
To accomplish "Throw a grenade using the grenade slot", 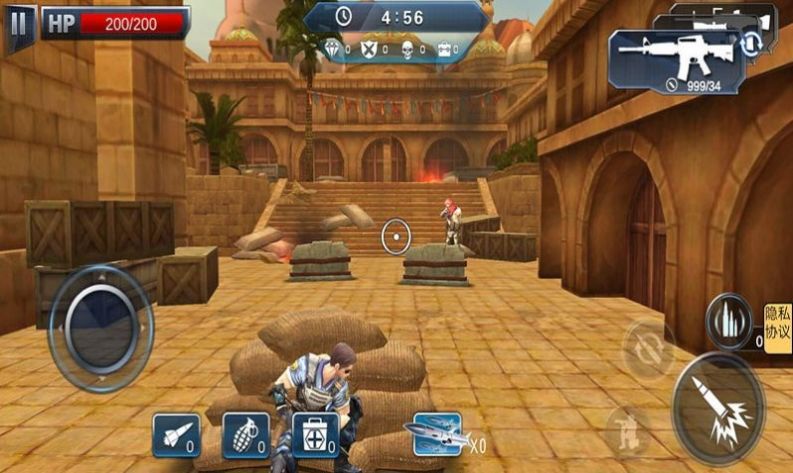I will coord(245,433).
